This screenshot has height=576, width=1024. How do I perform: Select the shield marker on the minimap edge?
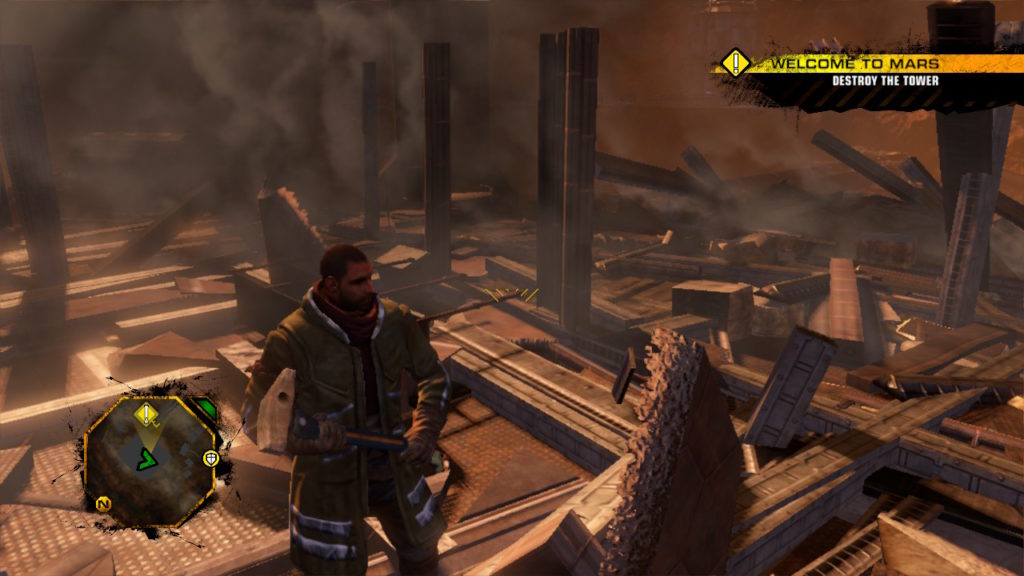211,459
